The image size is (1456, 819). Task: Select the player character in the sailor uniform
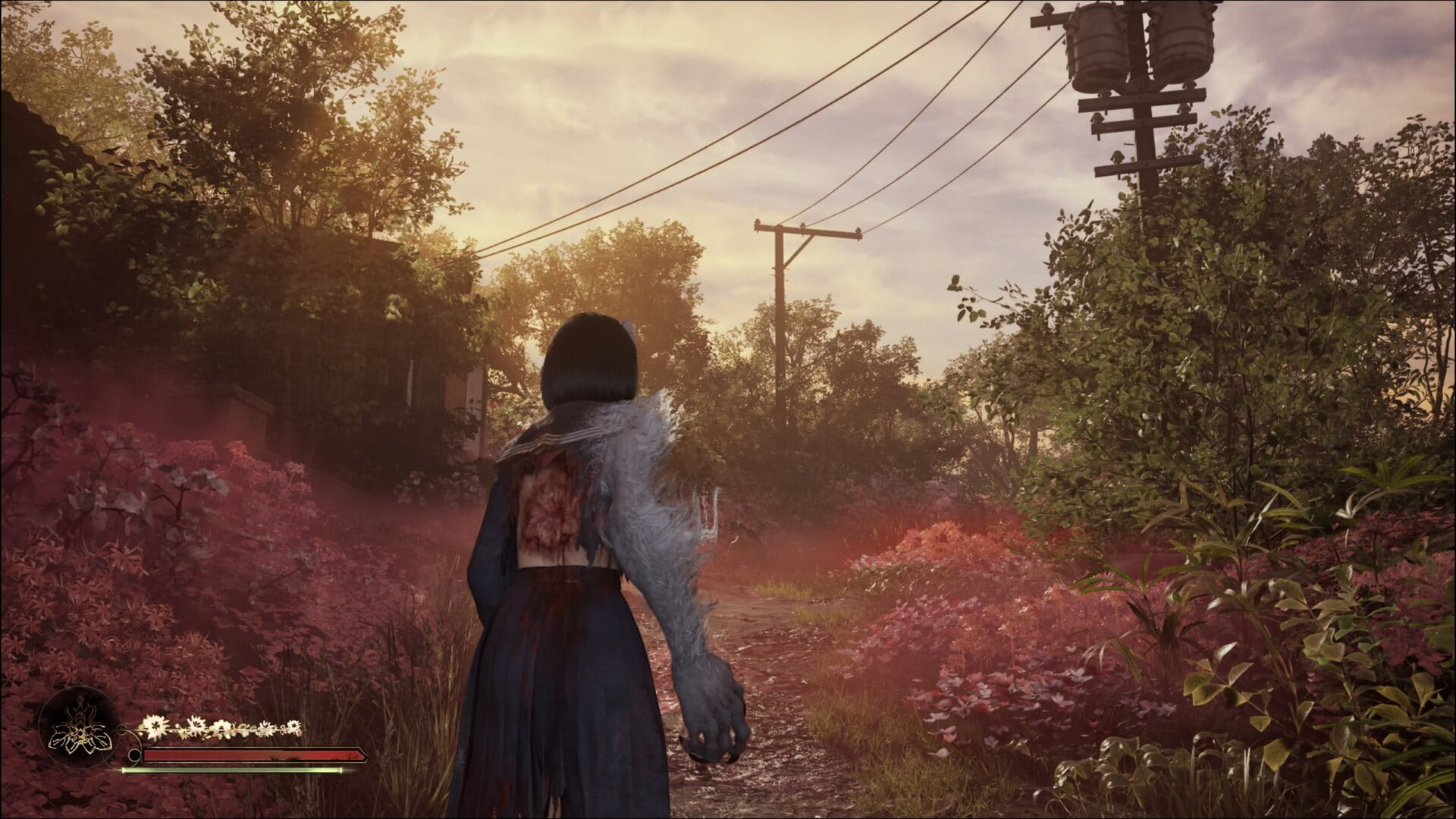576,531
